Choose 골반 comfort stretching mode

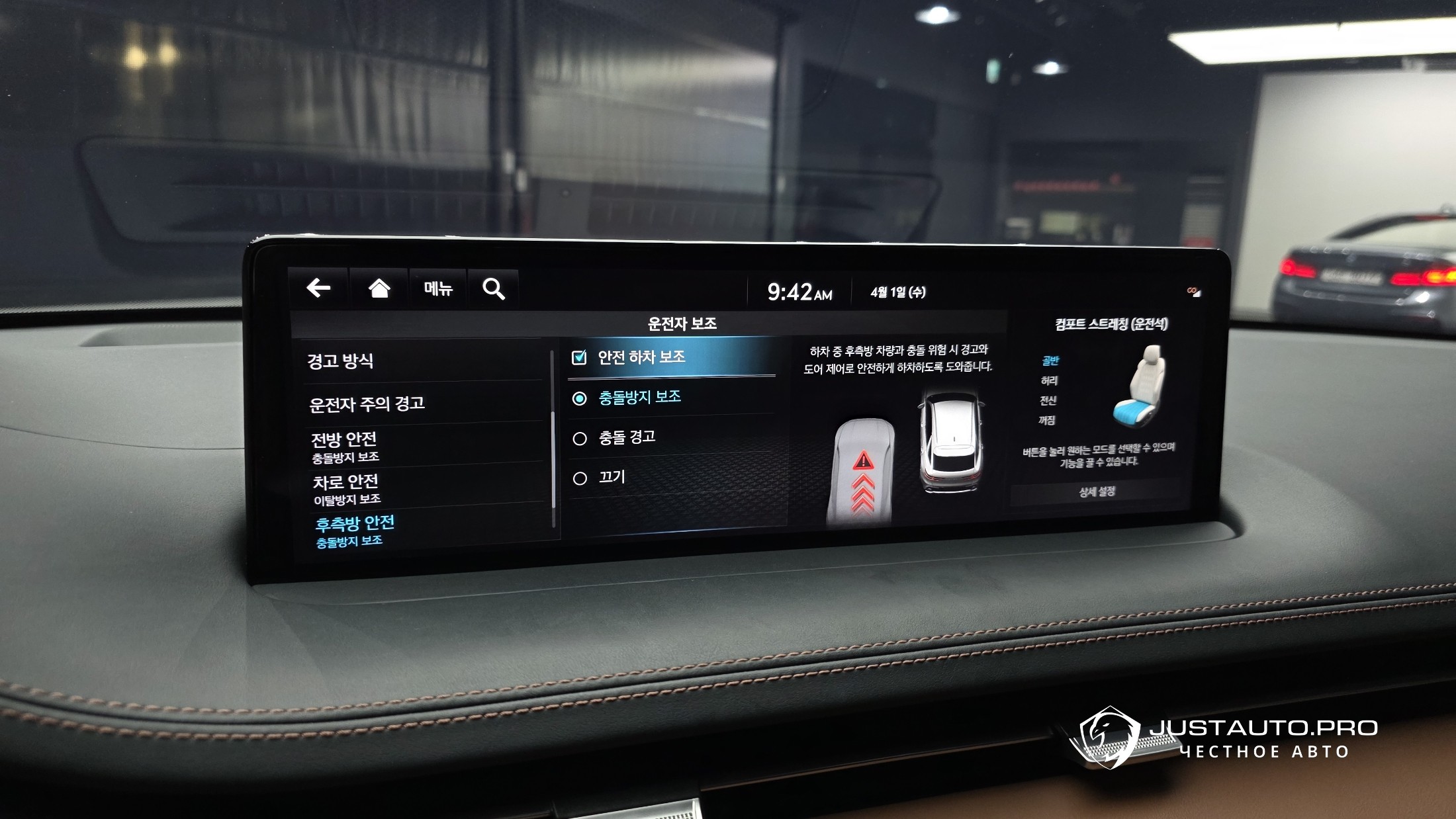click(x=1050, y=361)
